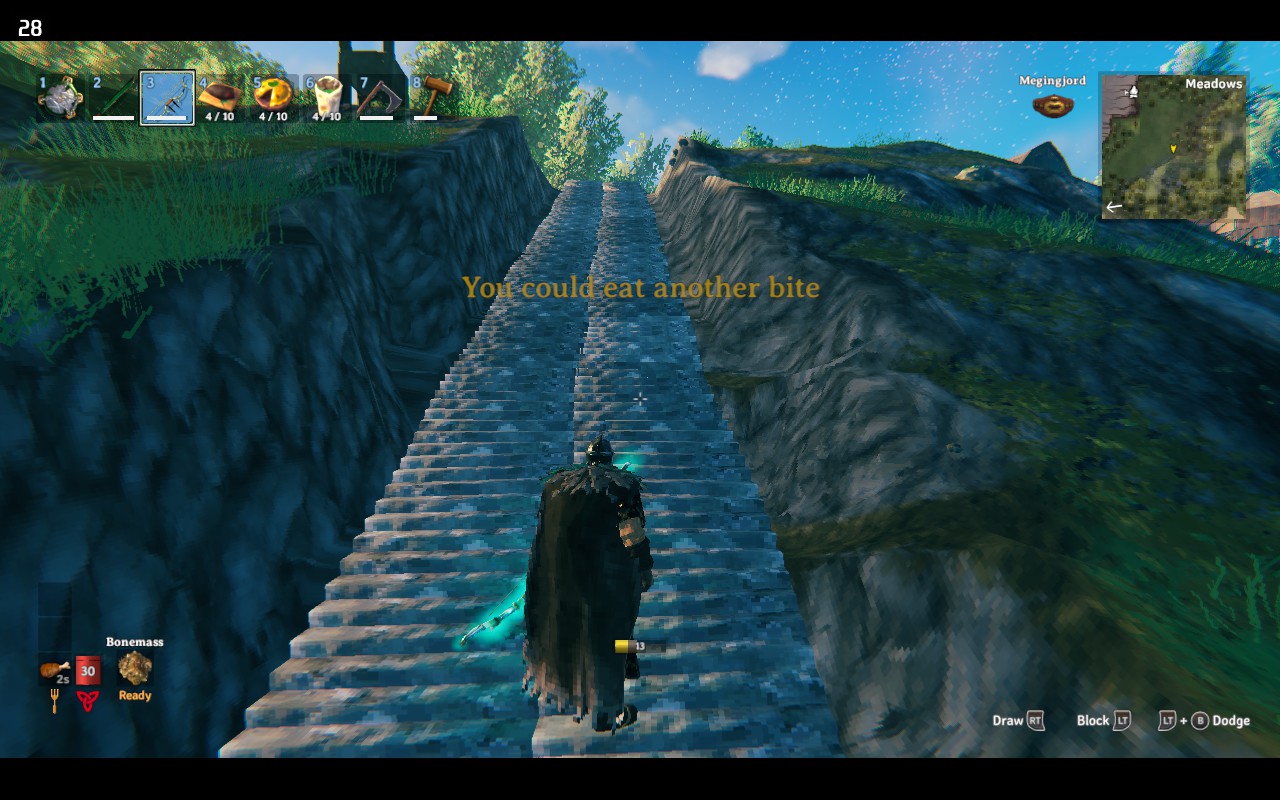Click the drumstick food timer icon
The width and height of the screenshot is (1280, 800).
coord(54,669)
